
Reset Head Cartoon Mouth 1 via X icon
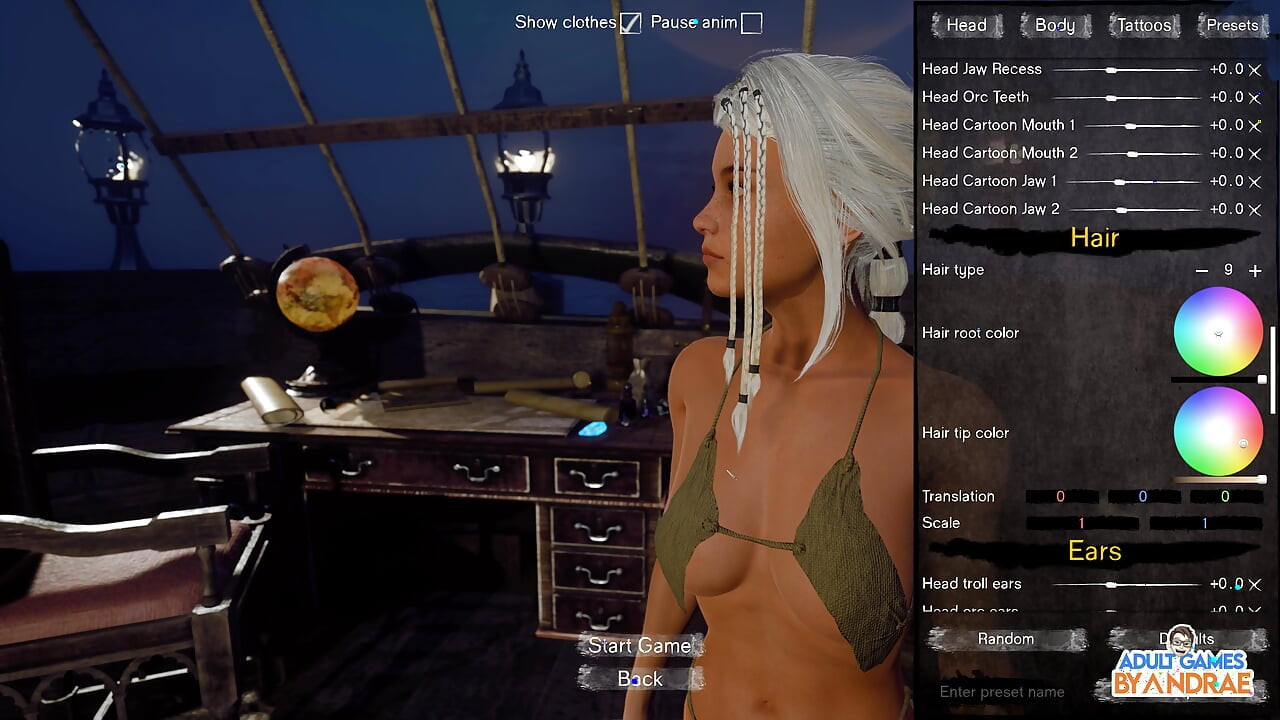tap(1256, 125)
